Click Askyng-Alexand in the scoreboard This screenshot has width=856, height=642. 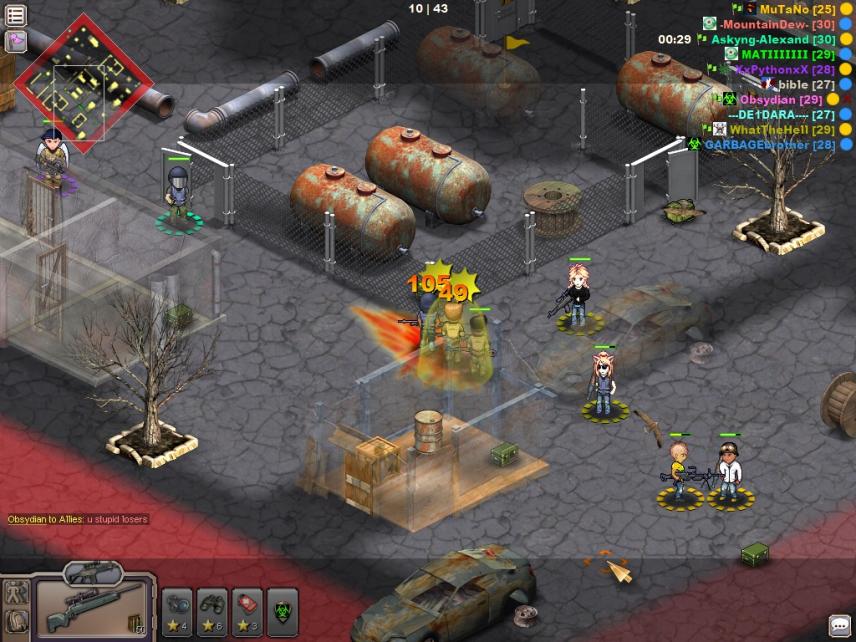[773, 39]
